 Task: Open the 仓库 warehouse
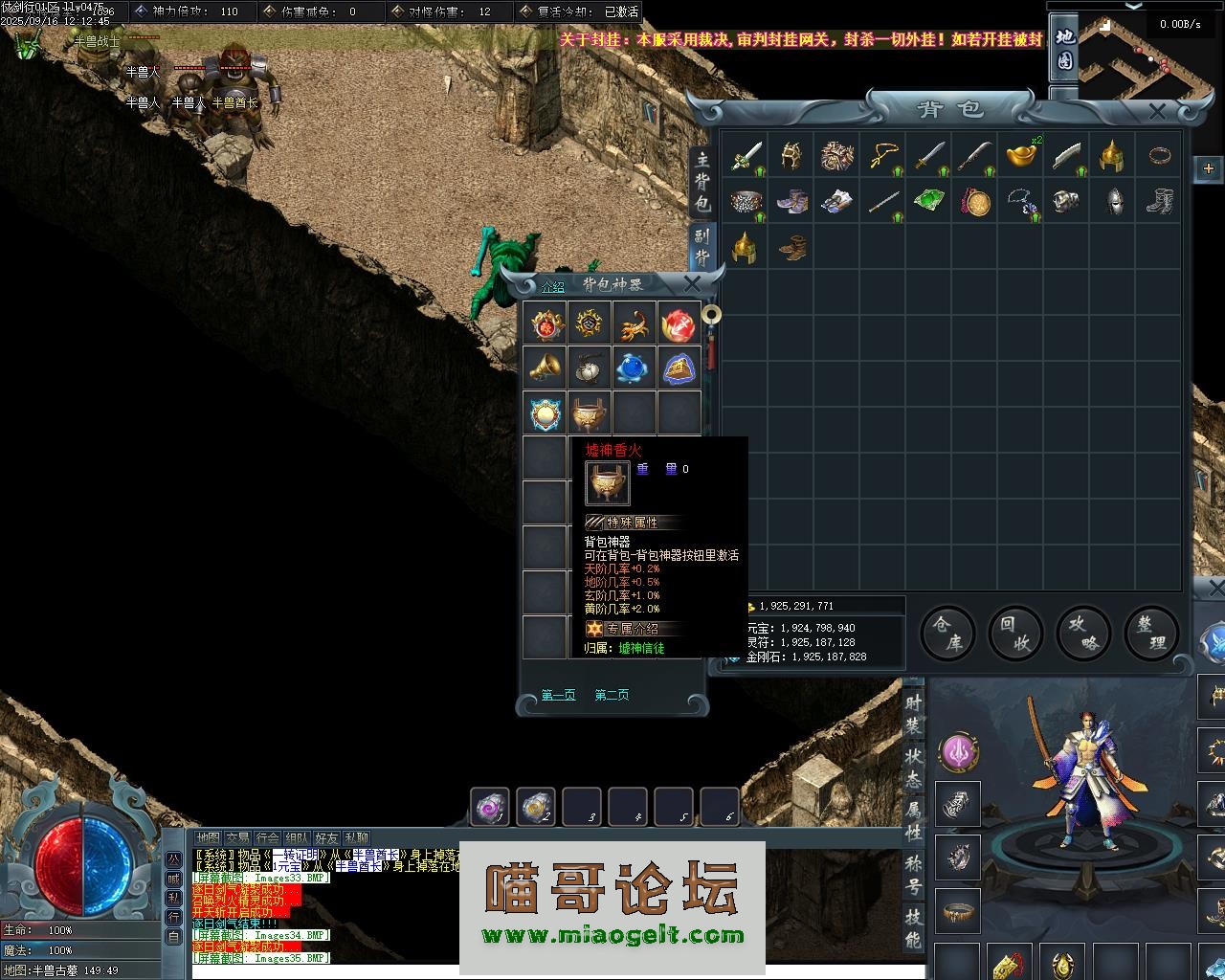tap(947, 634)
